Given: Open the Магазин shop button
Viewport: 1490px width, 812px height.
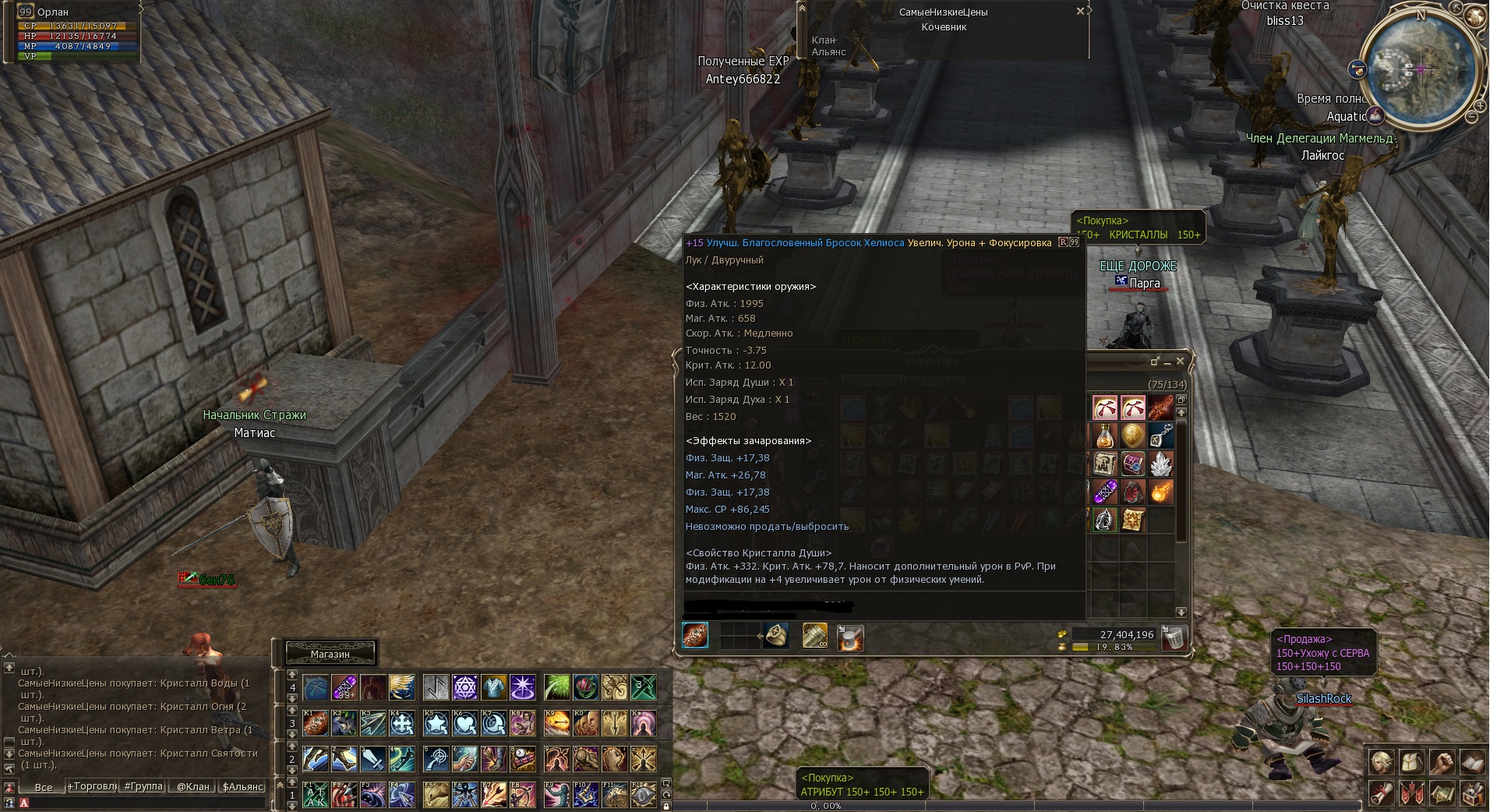Looking at the screenshot, I should click(x=330, y=654).
